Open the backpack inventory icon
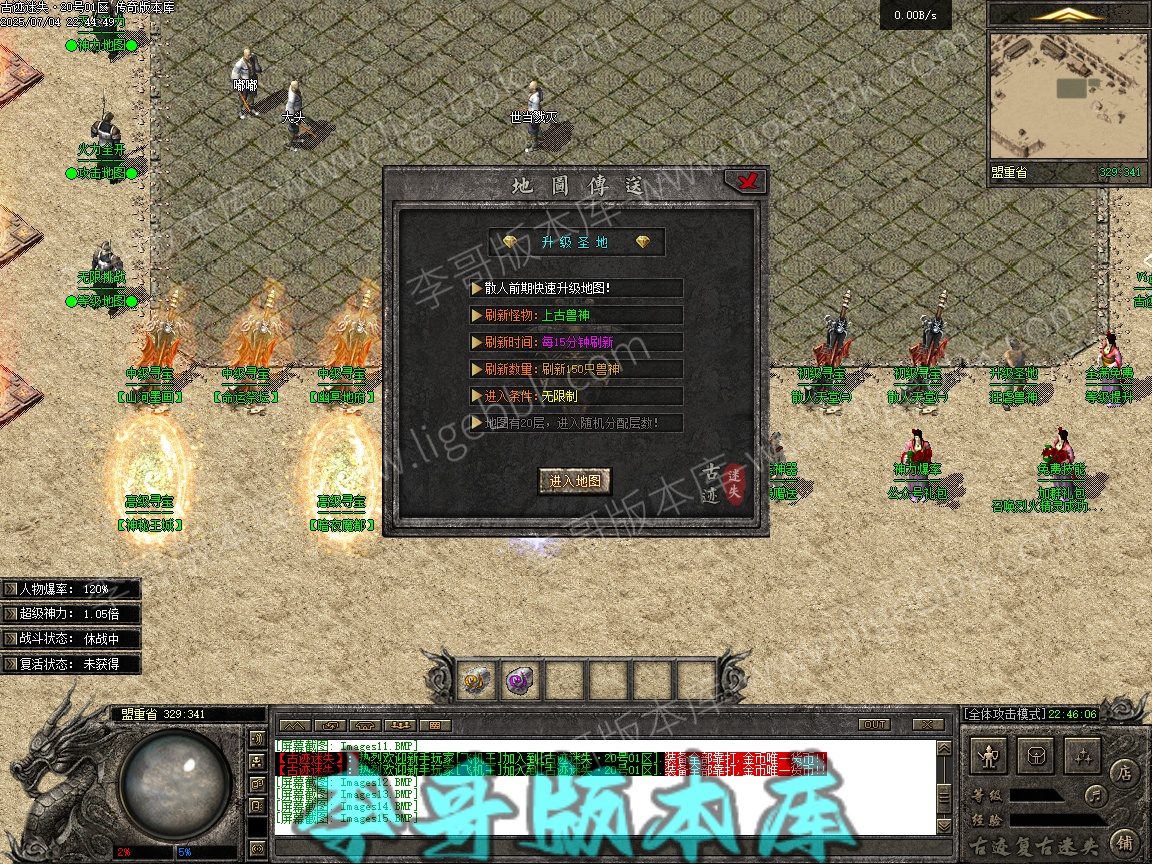Viewport: 1152px width, 864px height. coord(1036,756)
